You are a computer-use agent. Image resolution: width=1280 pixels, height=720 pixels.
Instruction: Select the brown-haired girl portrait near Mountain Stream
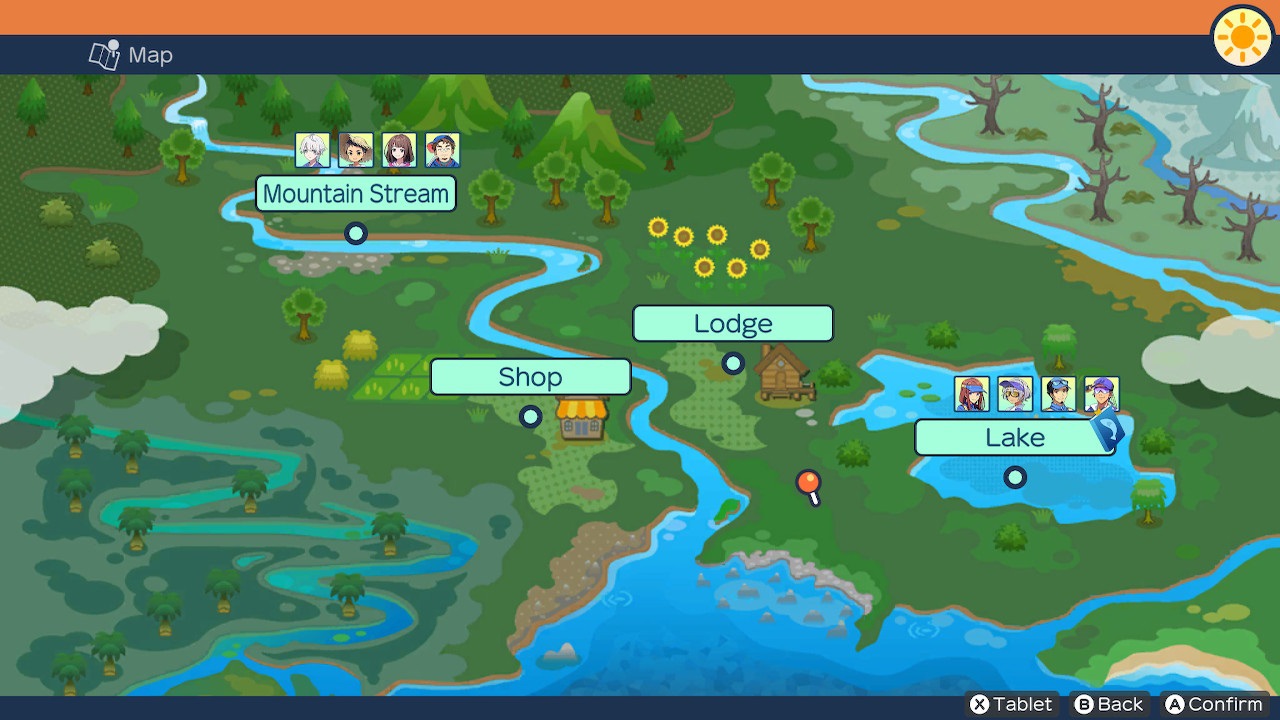(399, 150)
